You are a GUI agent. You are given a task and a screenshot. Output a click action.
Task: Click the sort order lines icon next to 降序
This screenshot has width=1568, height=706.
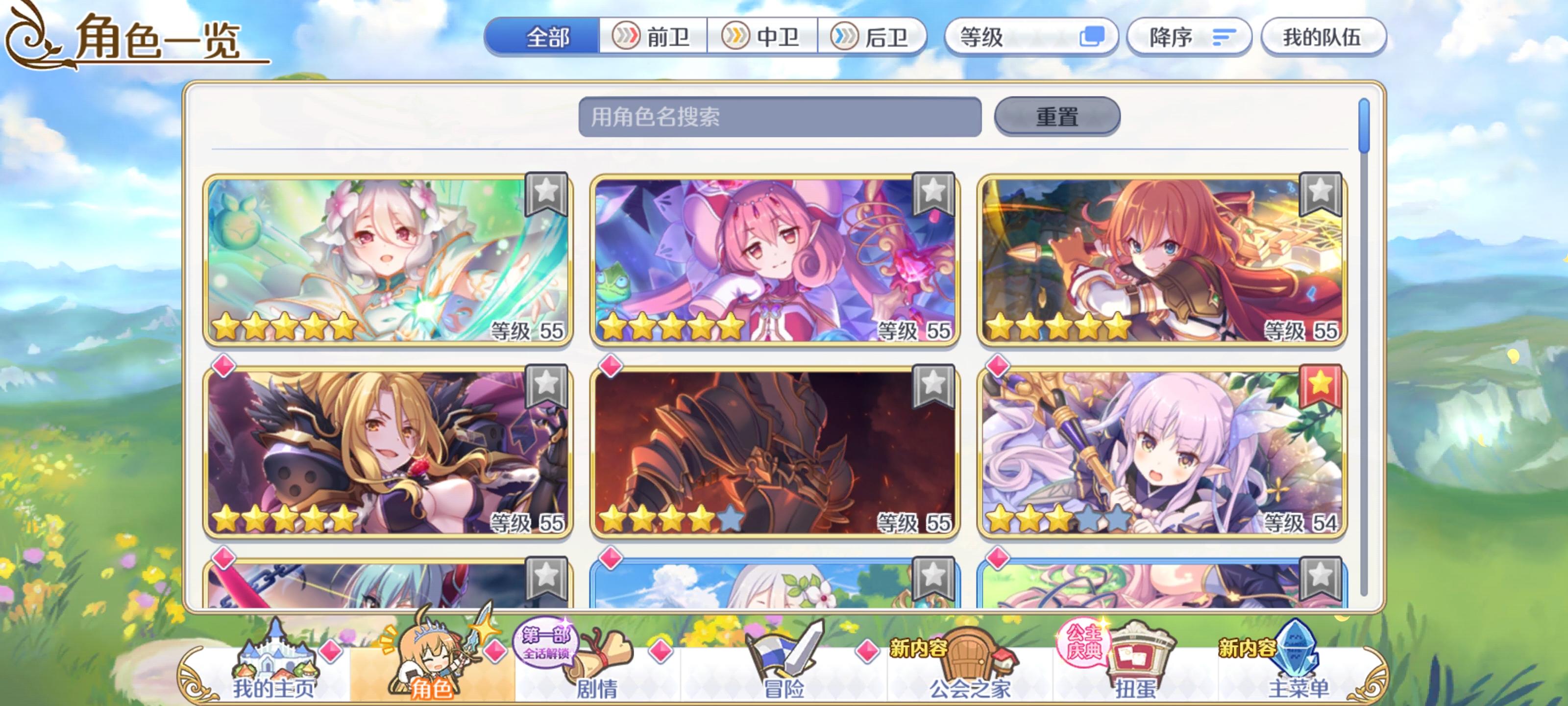(x=1224, y=38)
